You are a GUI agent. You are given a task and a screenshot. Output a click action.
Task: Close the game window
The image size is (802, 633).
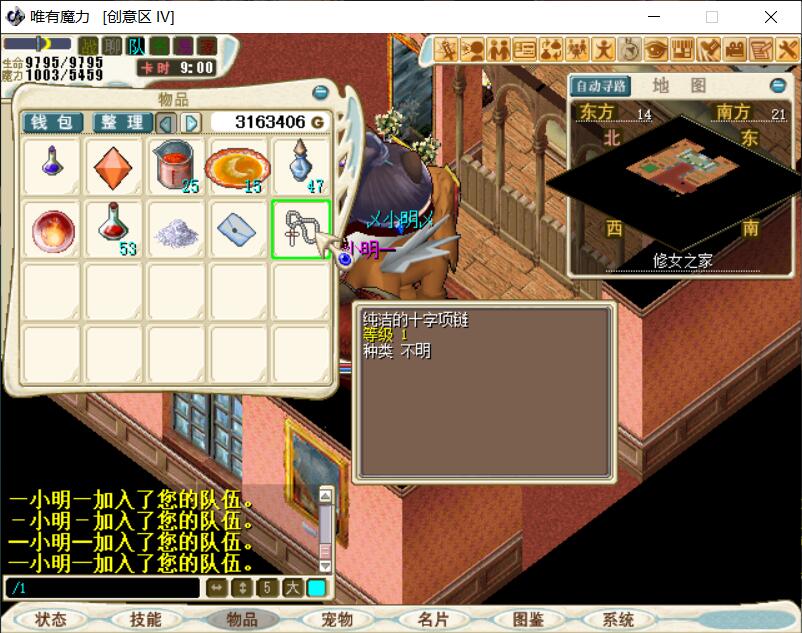pos(771,17)
